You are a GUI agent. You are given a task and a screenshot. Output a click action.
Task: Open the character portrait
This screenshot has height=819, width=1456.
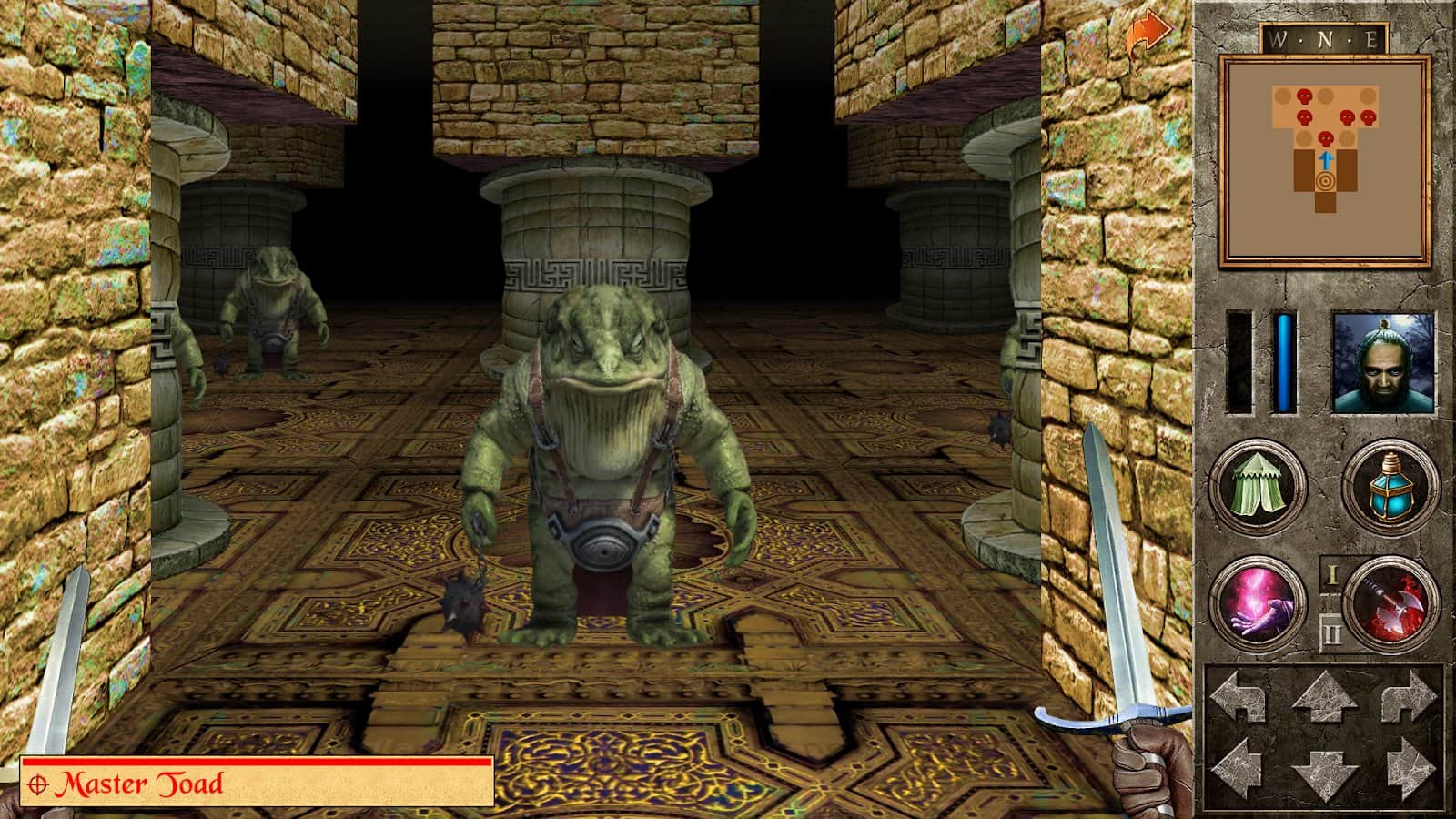point(1383,362)
